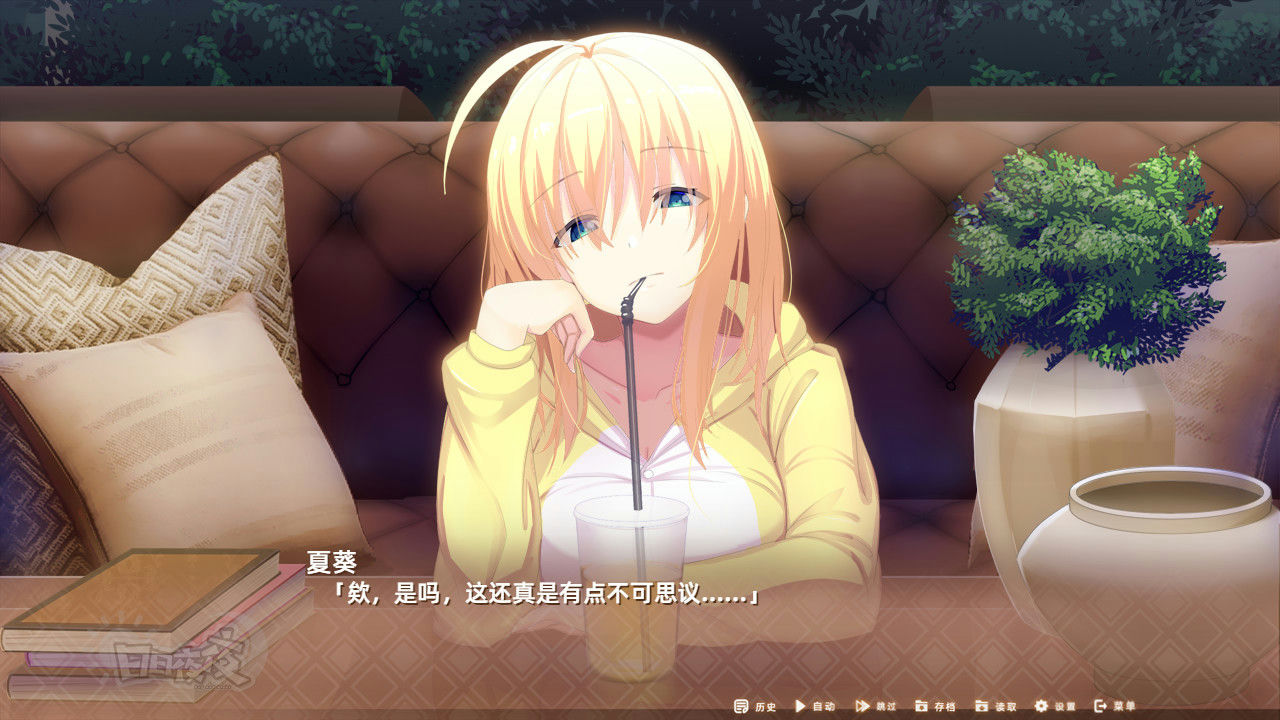
Task: Open the 历史 (history) log icon
Action: click(x=739, y=707)
